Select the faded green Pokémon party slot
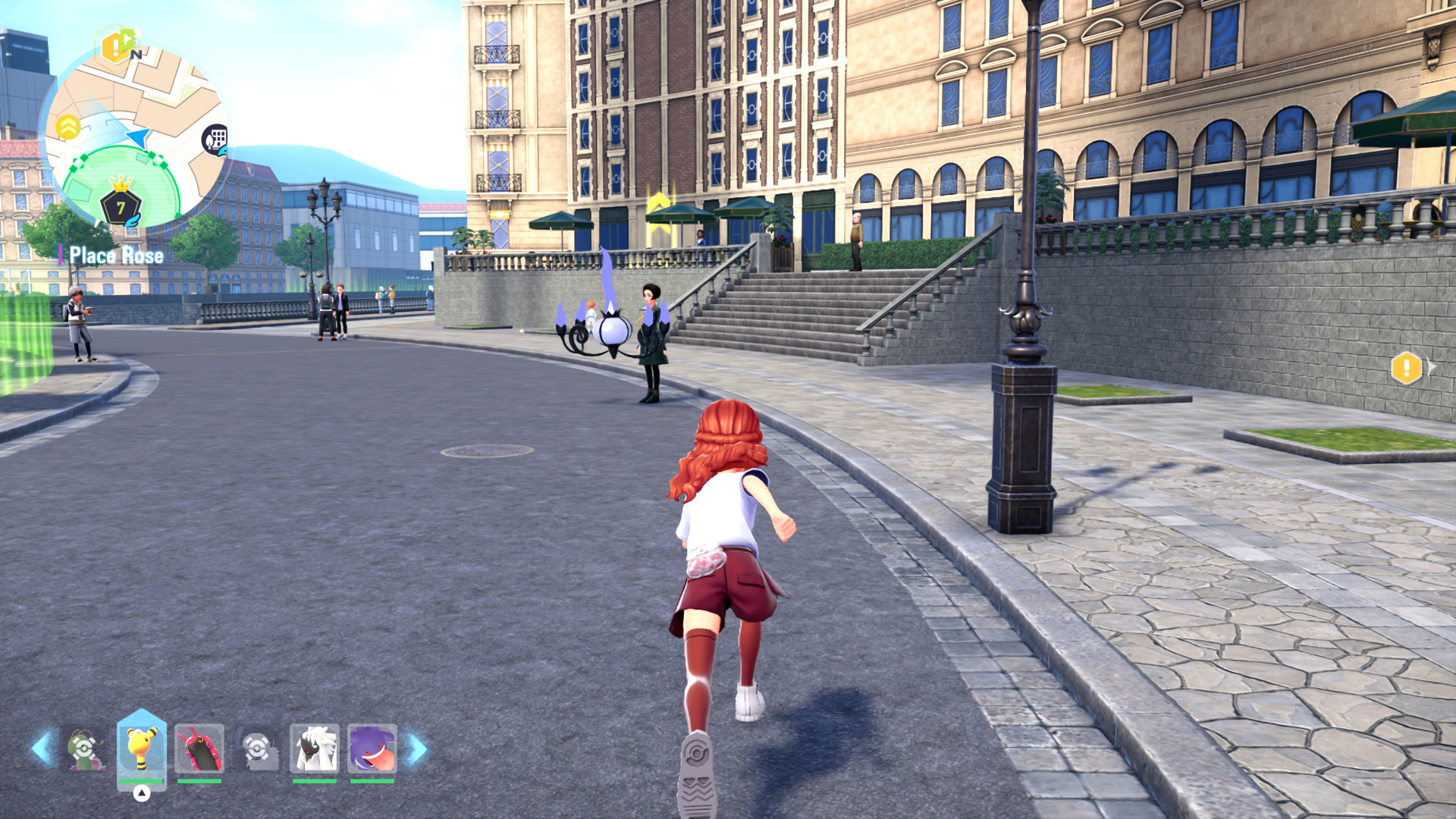Screen dimensions: 1456x819 coord(85,749)
